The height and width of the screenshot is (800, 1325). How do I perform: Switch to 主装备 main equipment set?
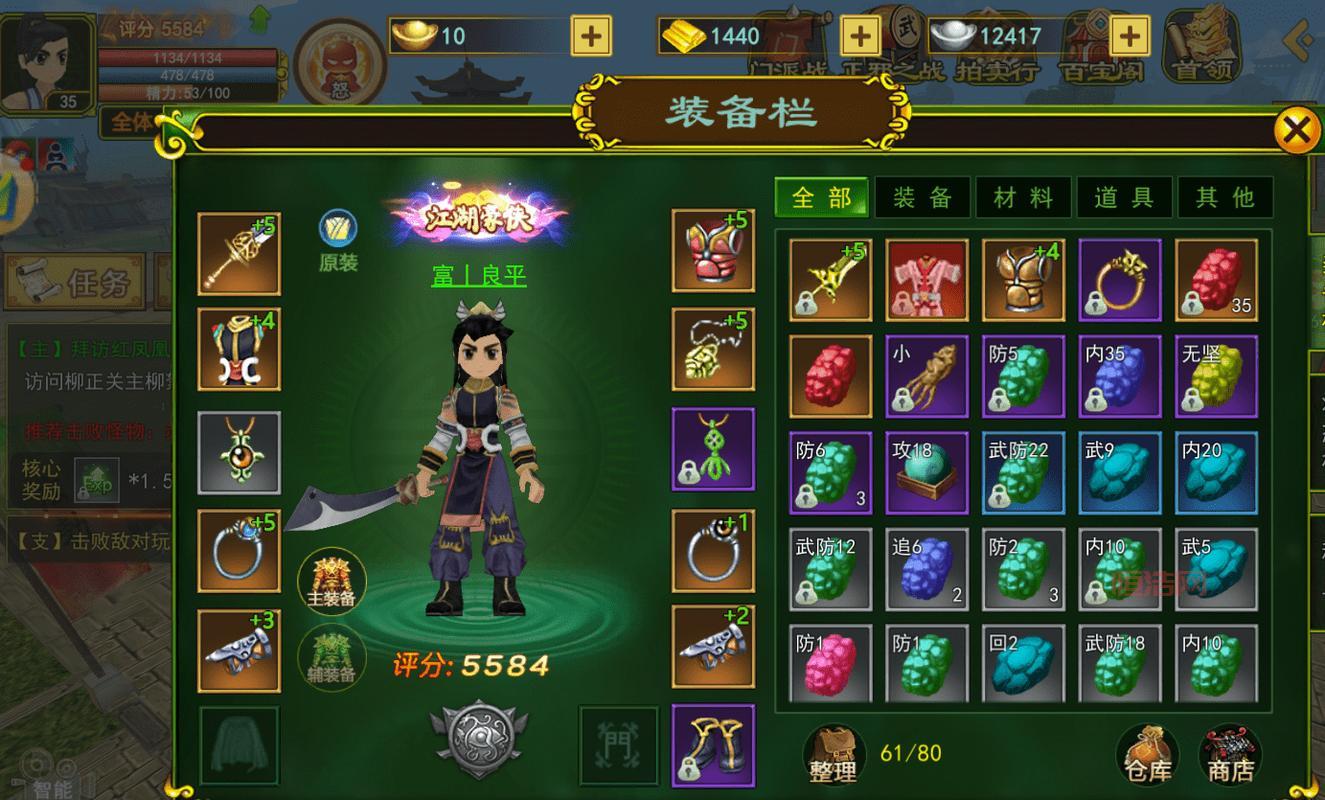(x=332, y=581)
